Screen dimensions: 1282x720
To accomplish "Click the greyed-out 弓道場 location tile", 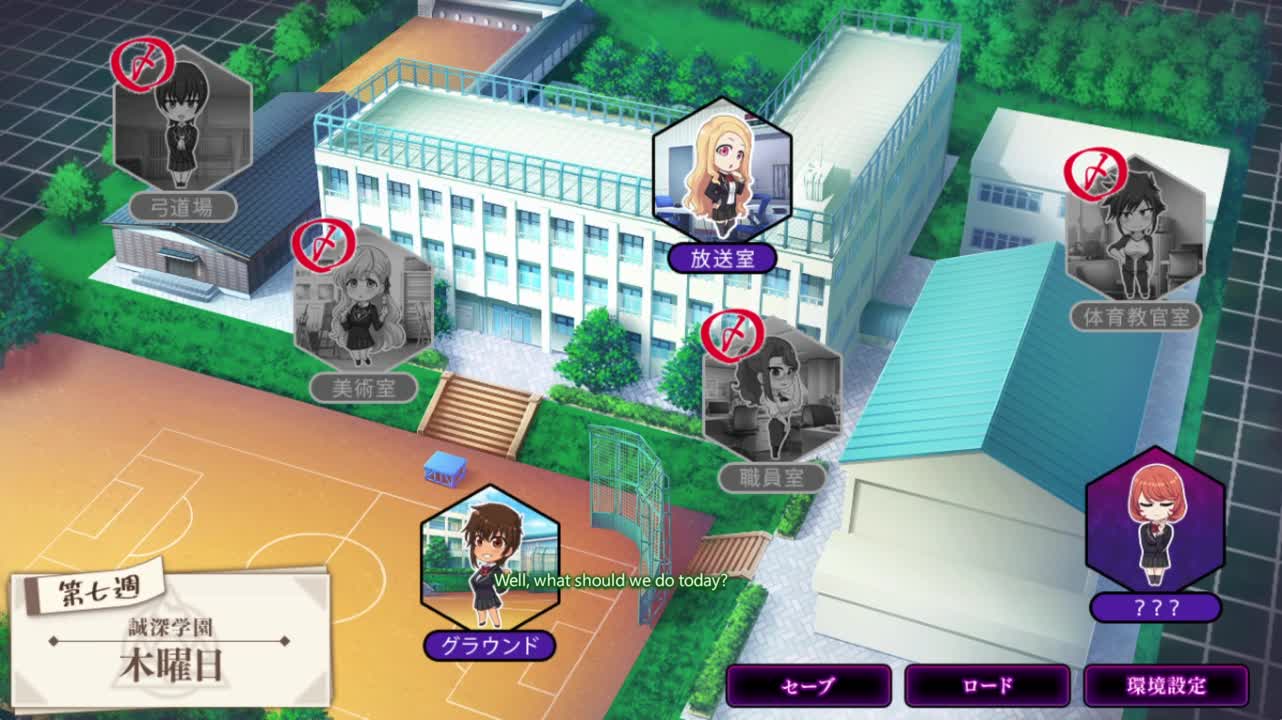I will (183, 125).
